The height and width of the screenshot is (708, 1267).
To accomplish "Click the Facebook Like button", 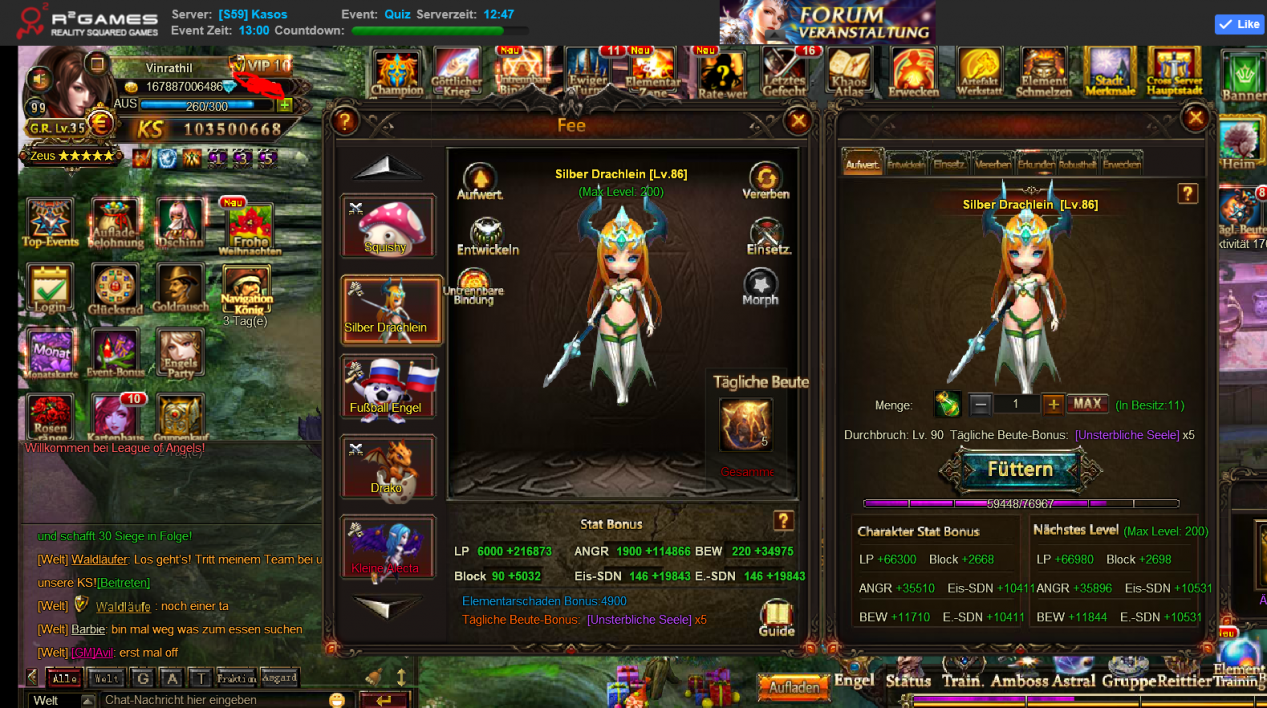I will tap(1239, 24).
